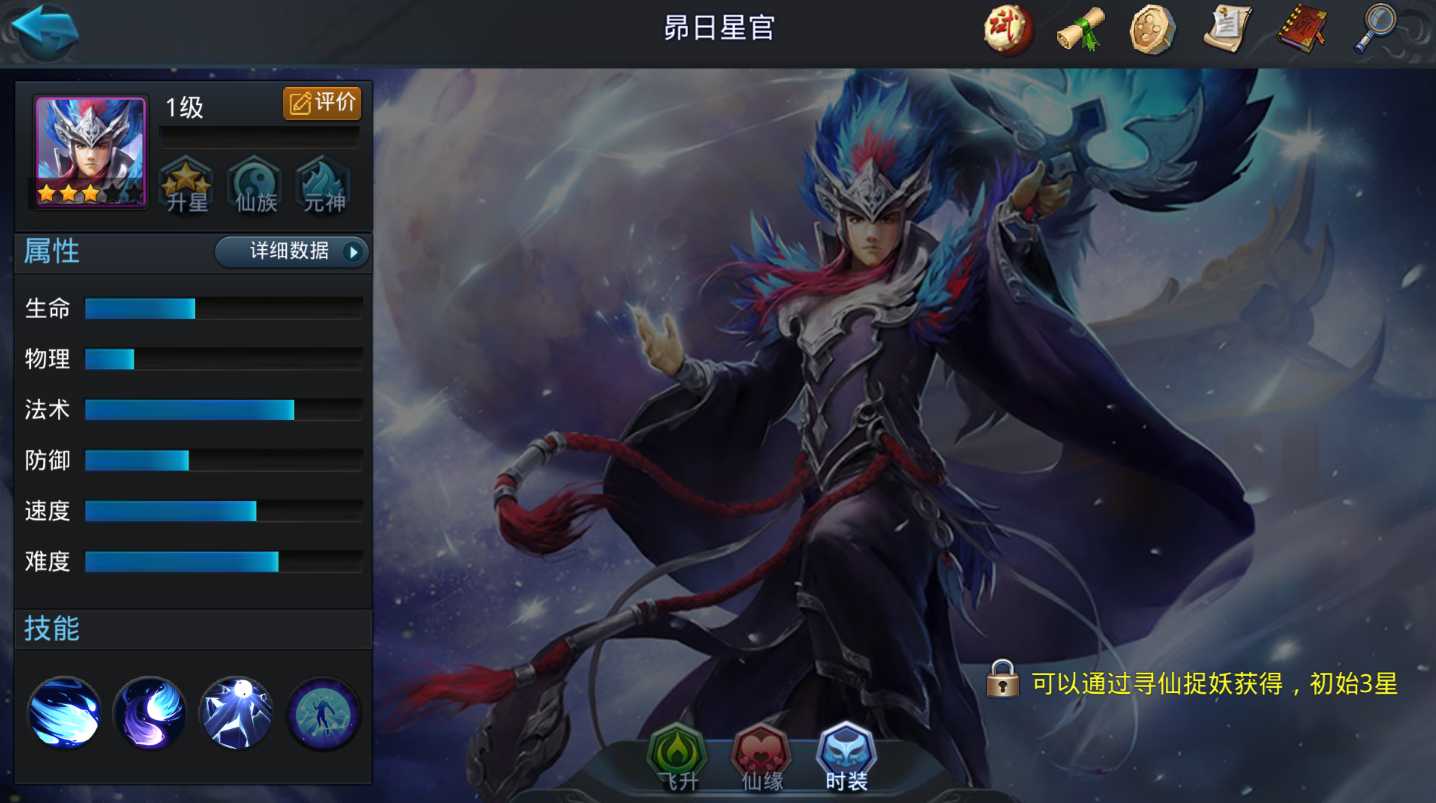
Task: Open the 试炼 (trial) icon in top toolbar
Action: coord(1006,29)
